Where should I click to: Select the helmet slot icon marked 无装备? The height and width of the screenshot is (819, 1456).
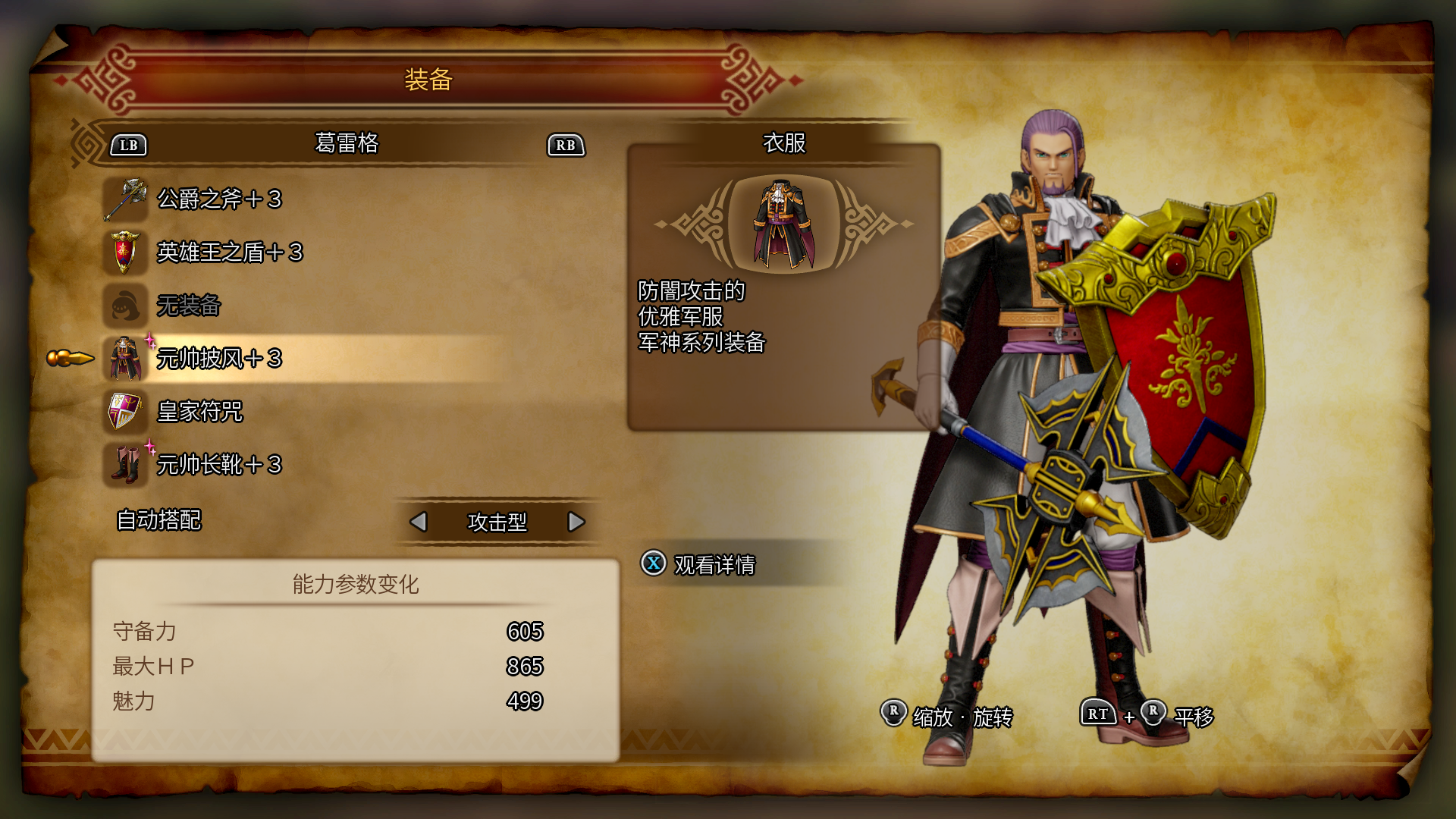click(x=126, y=306)
